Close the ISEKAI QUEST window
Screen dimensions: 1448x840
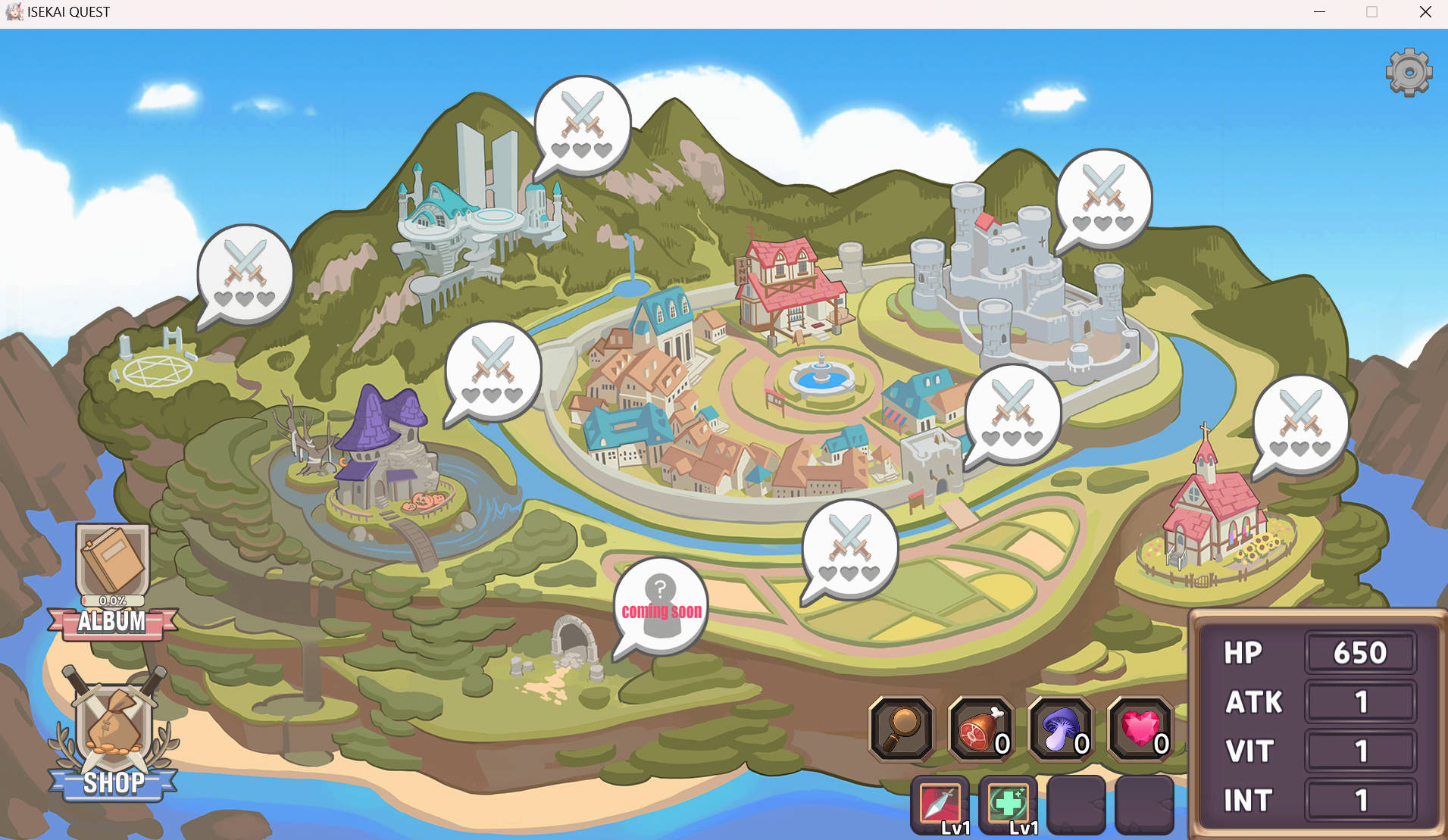tap(1425, 12)
